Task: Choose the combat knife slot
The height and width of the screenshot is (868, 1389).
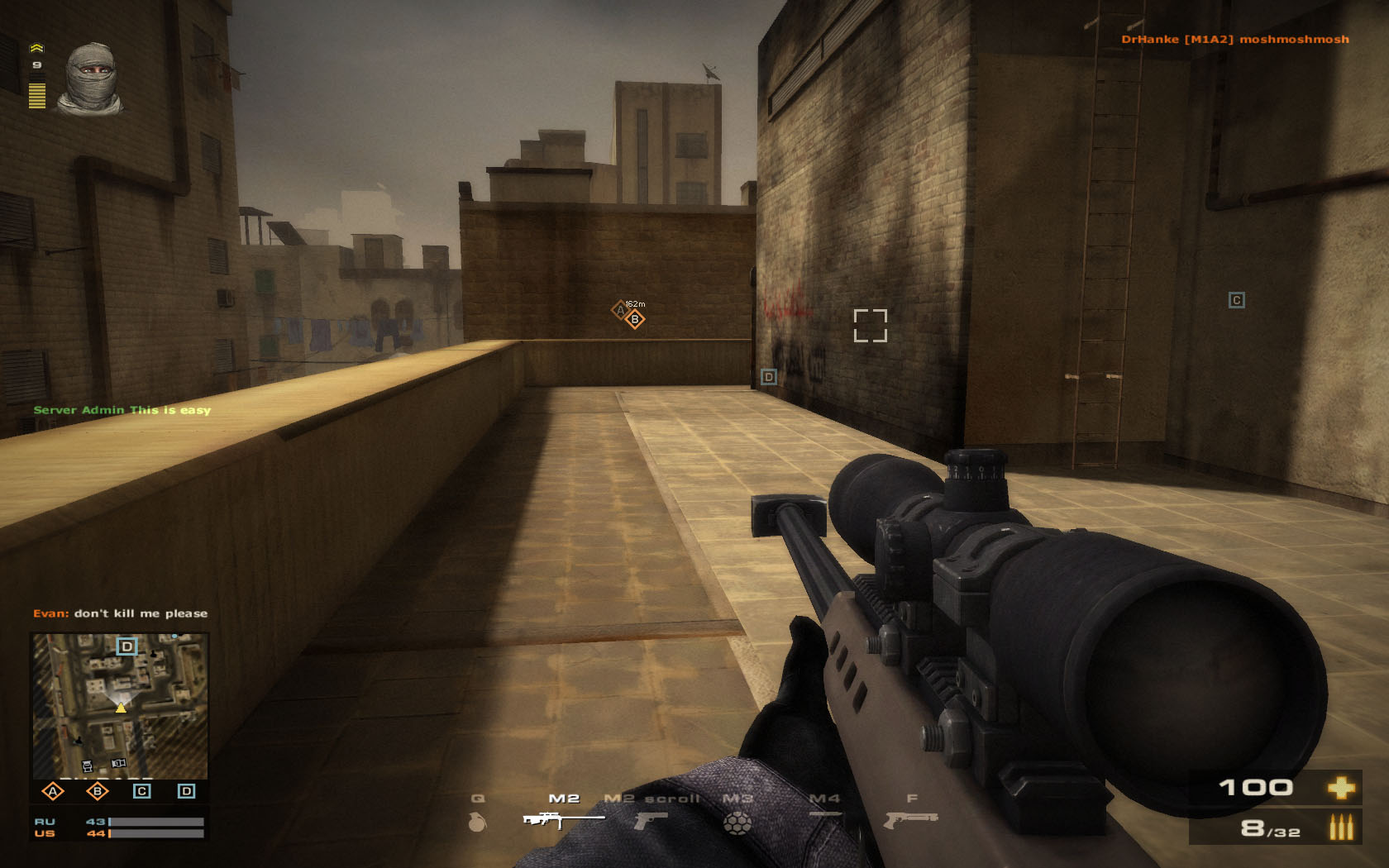Action: (824, 816)
